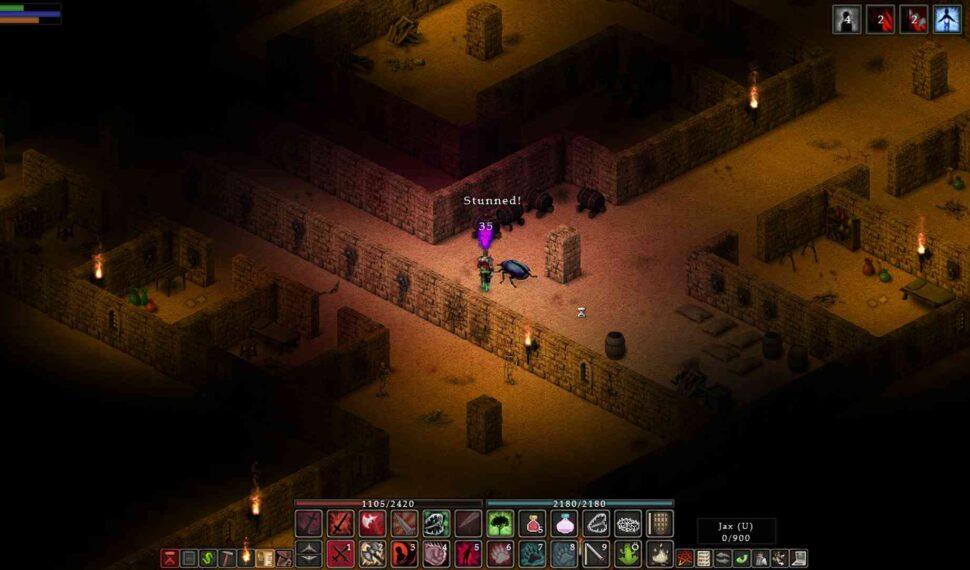The height and width of the screenshot is (570, 970).
Task: Click the pickaxe tool icon in bottom toolbar
Action: point(227,558)
